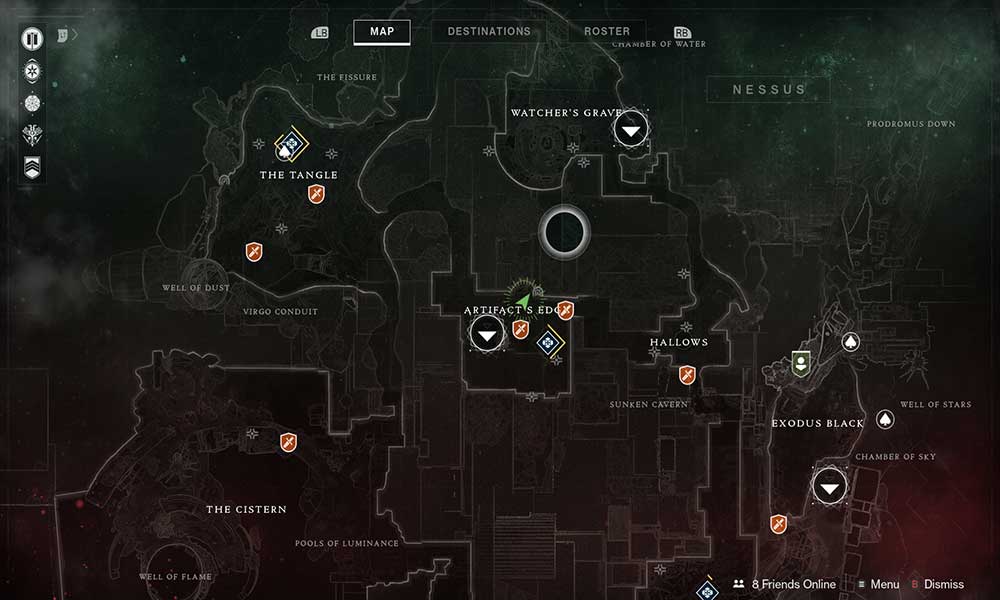Open the Roster tab
This screenshot has width=1000, height=600.
(607, 31)
